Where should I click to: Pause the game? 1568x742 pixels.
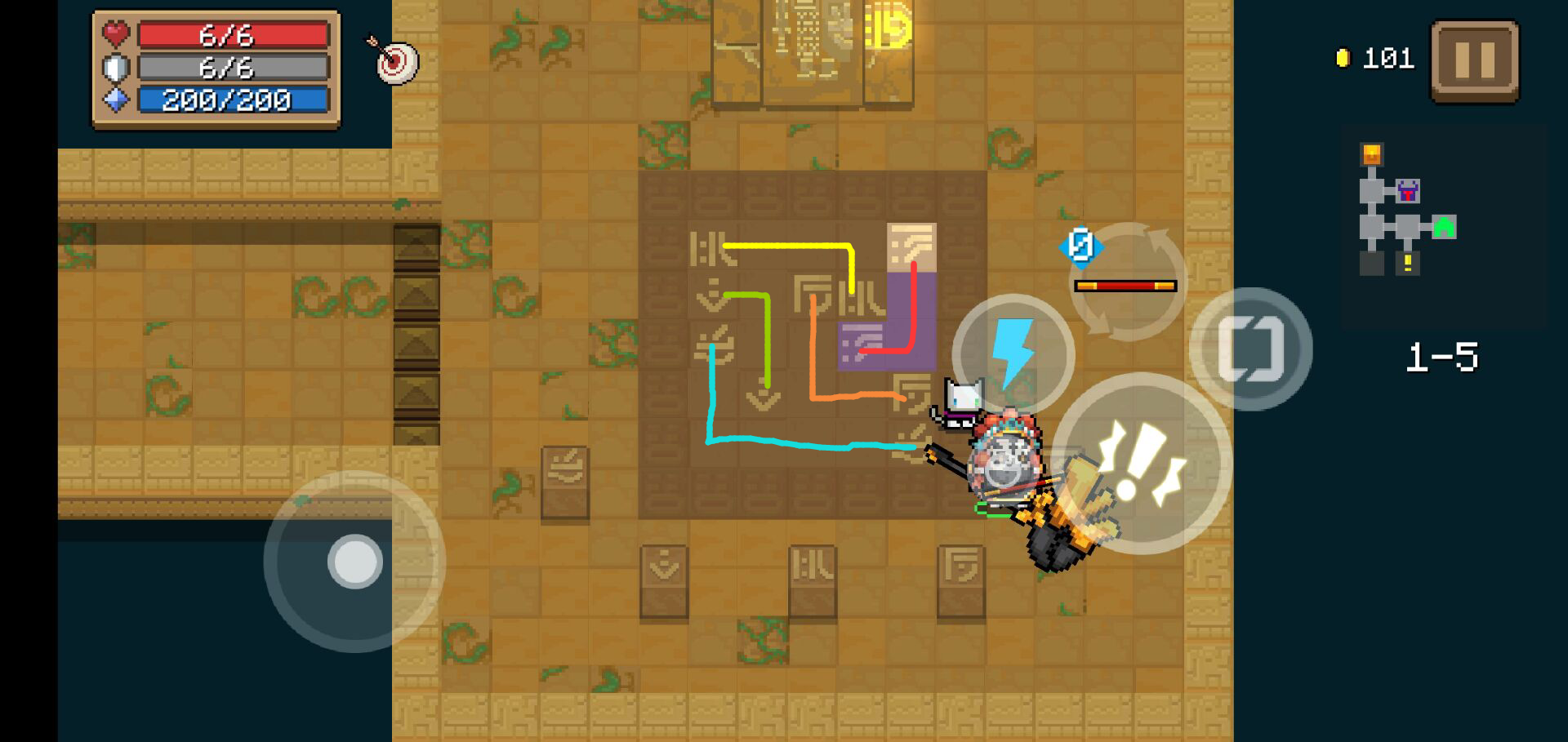[1474, 61]
